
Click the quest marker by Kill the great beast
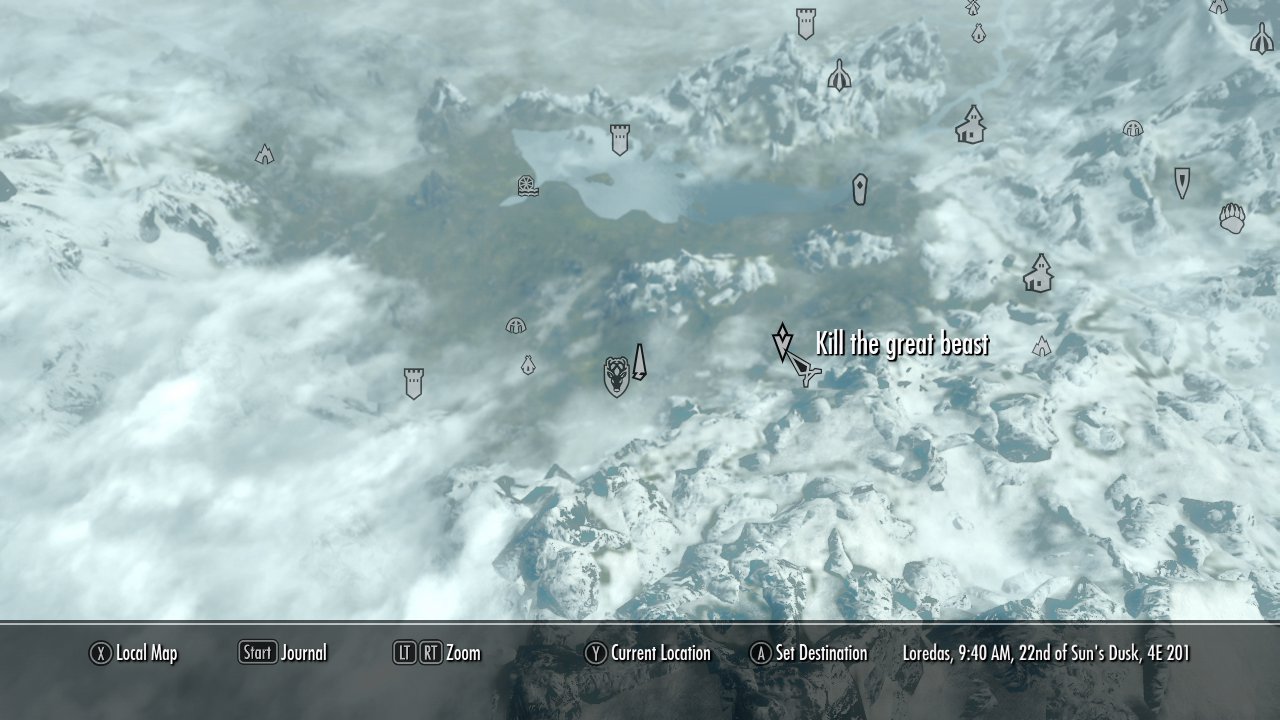[782, 342]
